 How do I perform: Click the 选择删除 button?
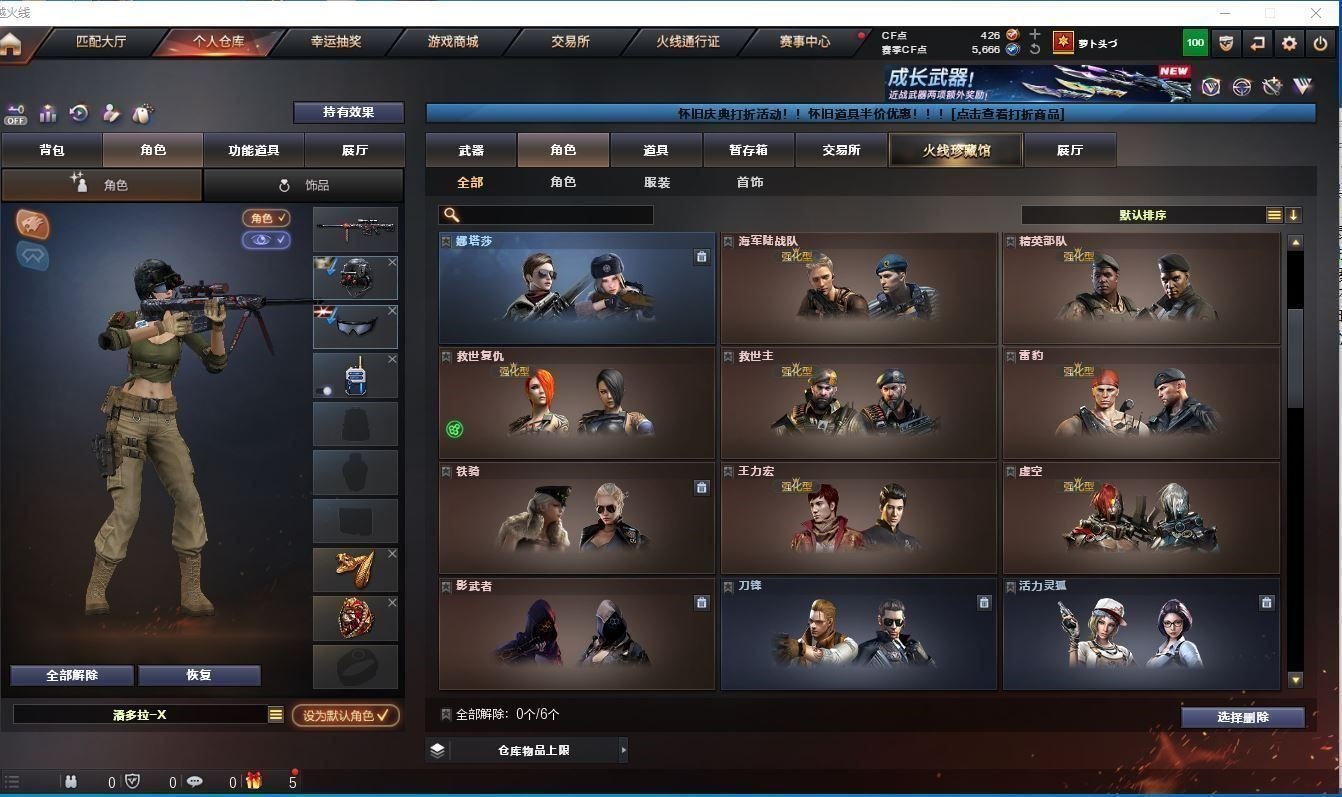[1243, 717]
